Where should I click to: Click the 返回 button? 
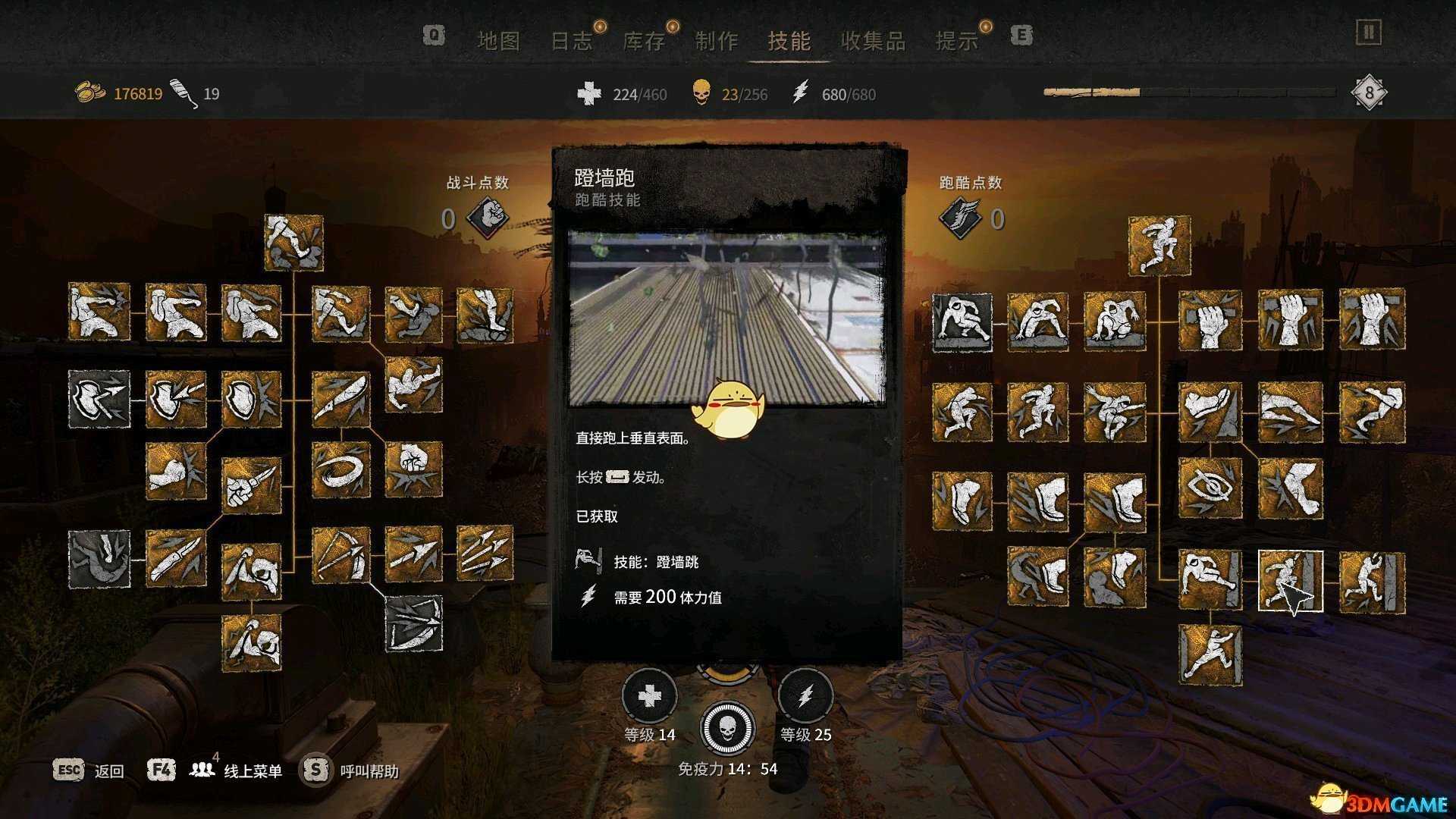tap(107, 770)
